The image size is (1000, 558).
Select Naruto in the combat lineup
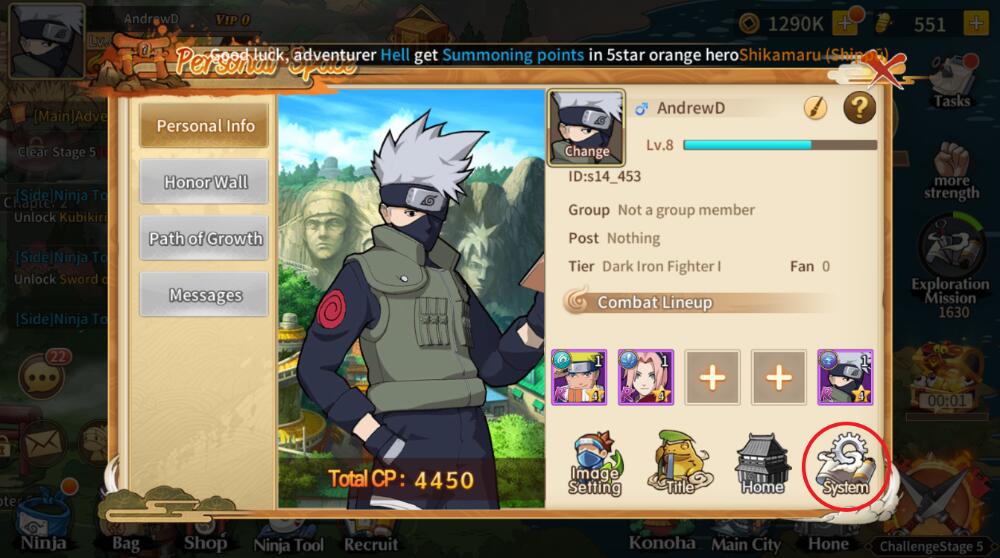click(579, 377)
